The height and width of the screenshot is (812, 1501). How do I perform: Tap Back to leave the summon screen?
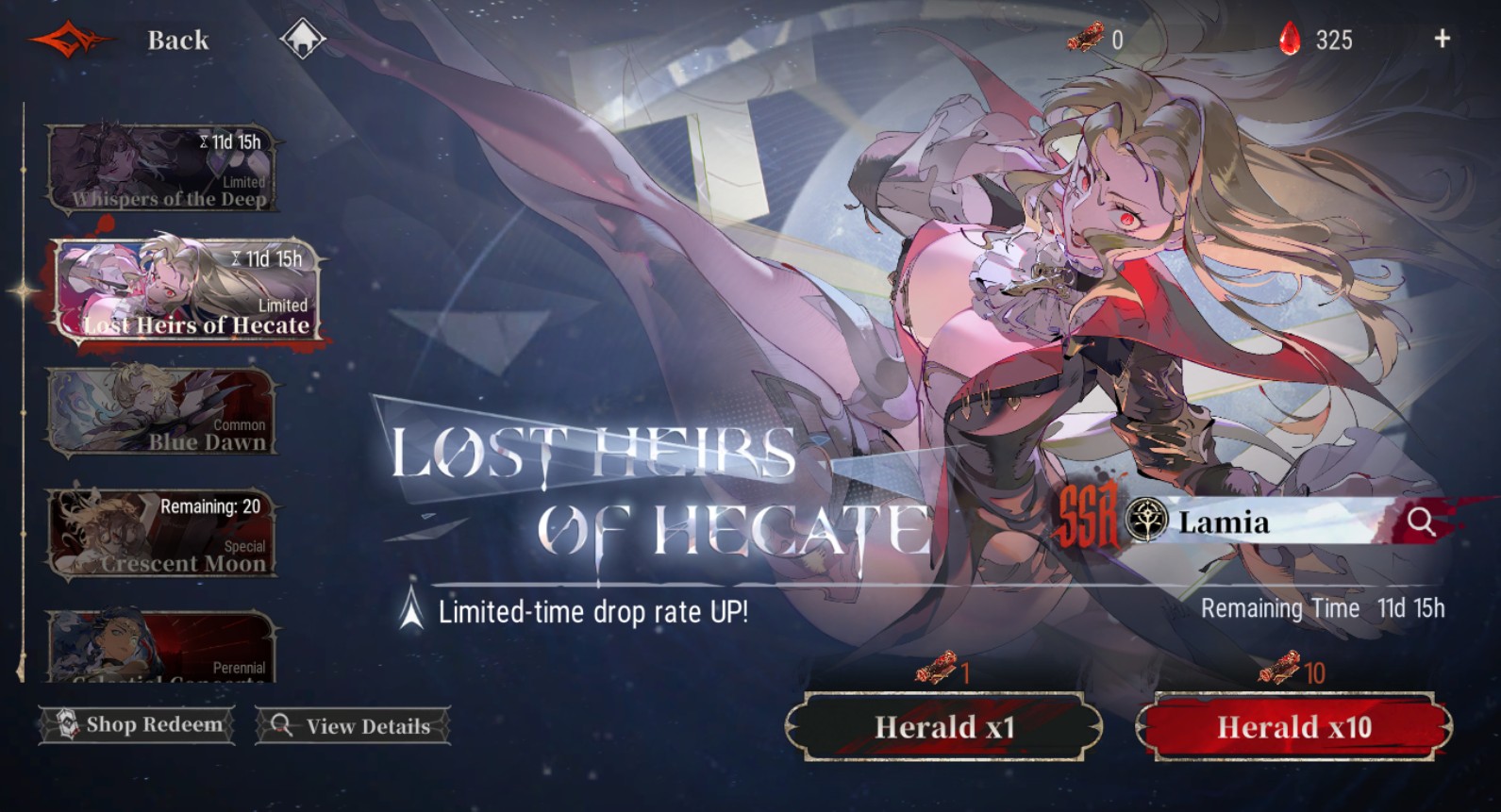[x=175, y=40]
